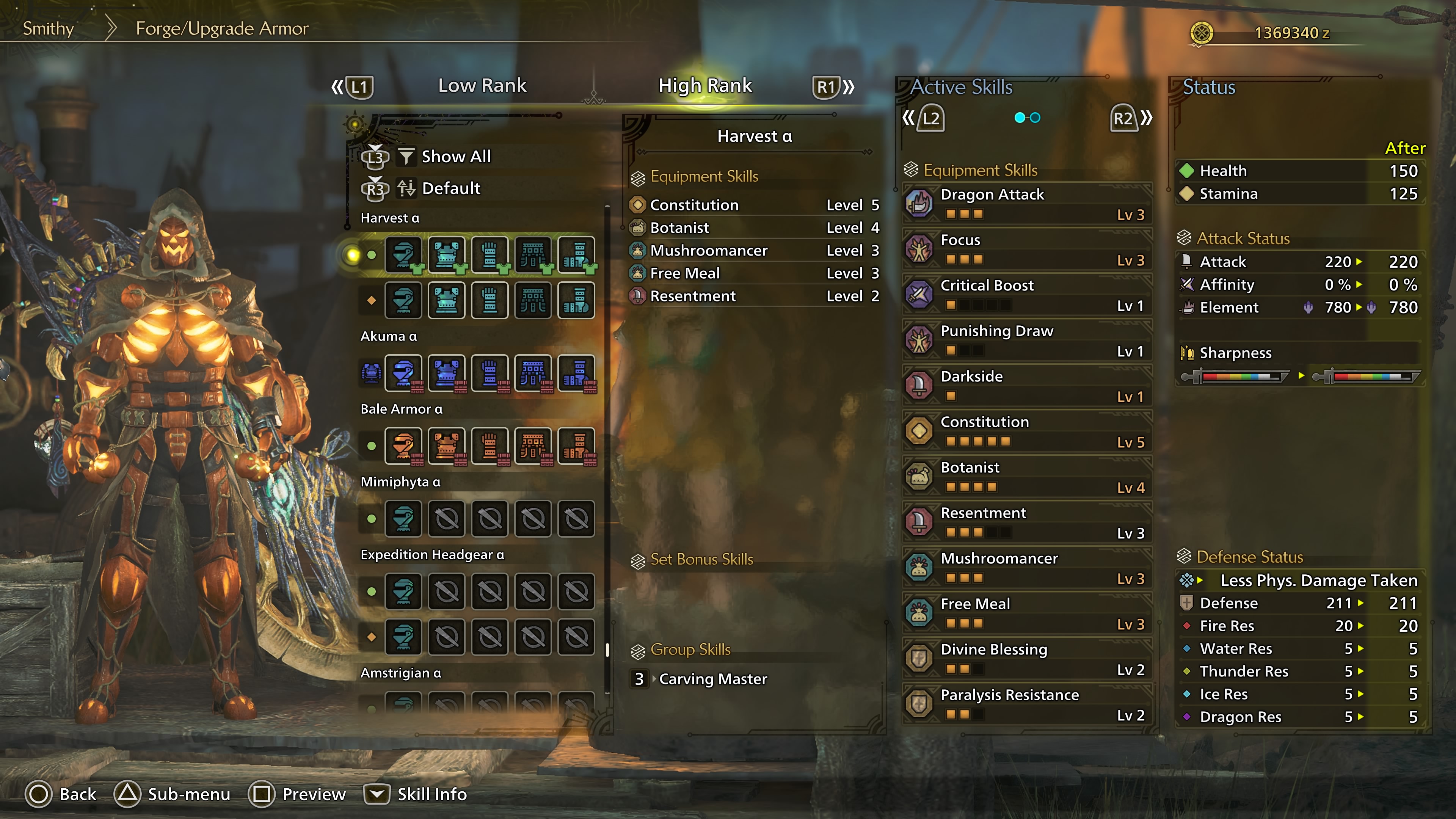Select the Mimiphyta α headgear piece
The image size is (1456, 819).
click(403, 519)
